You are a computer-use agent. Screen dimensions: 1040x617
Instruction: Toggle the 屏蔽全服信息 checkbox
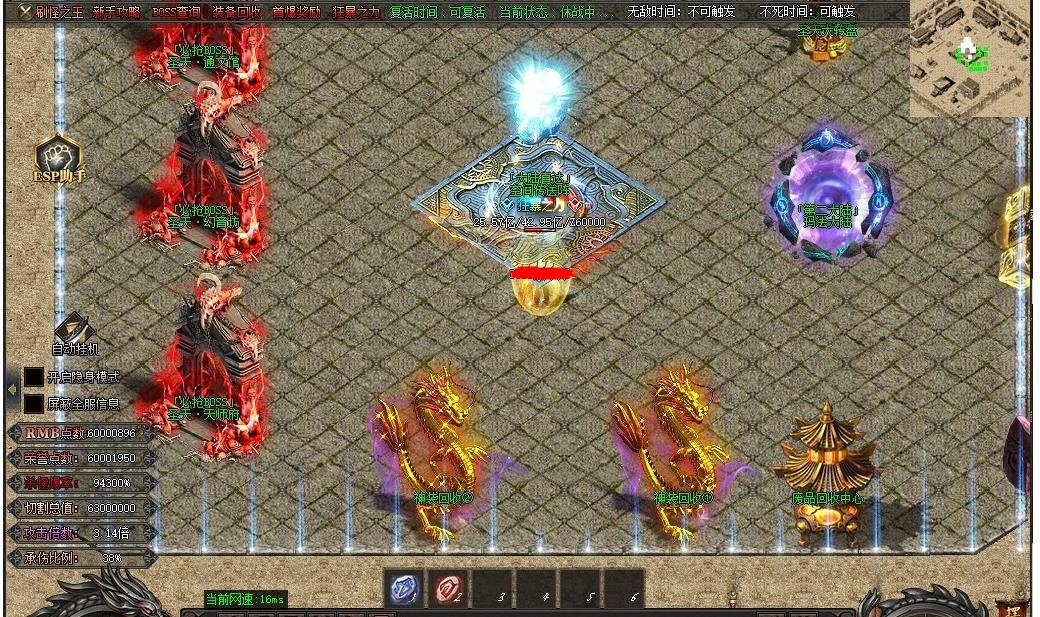tap(34, 403)
